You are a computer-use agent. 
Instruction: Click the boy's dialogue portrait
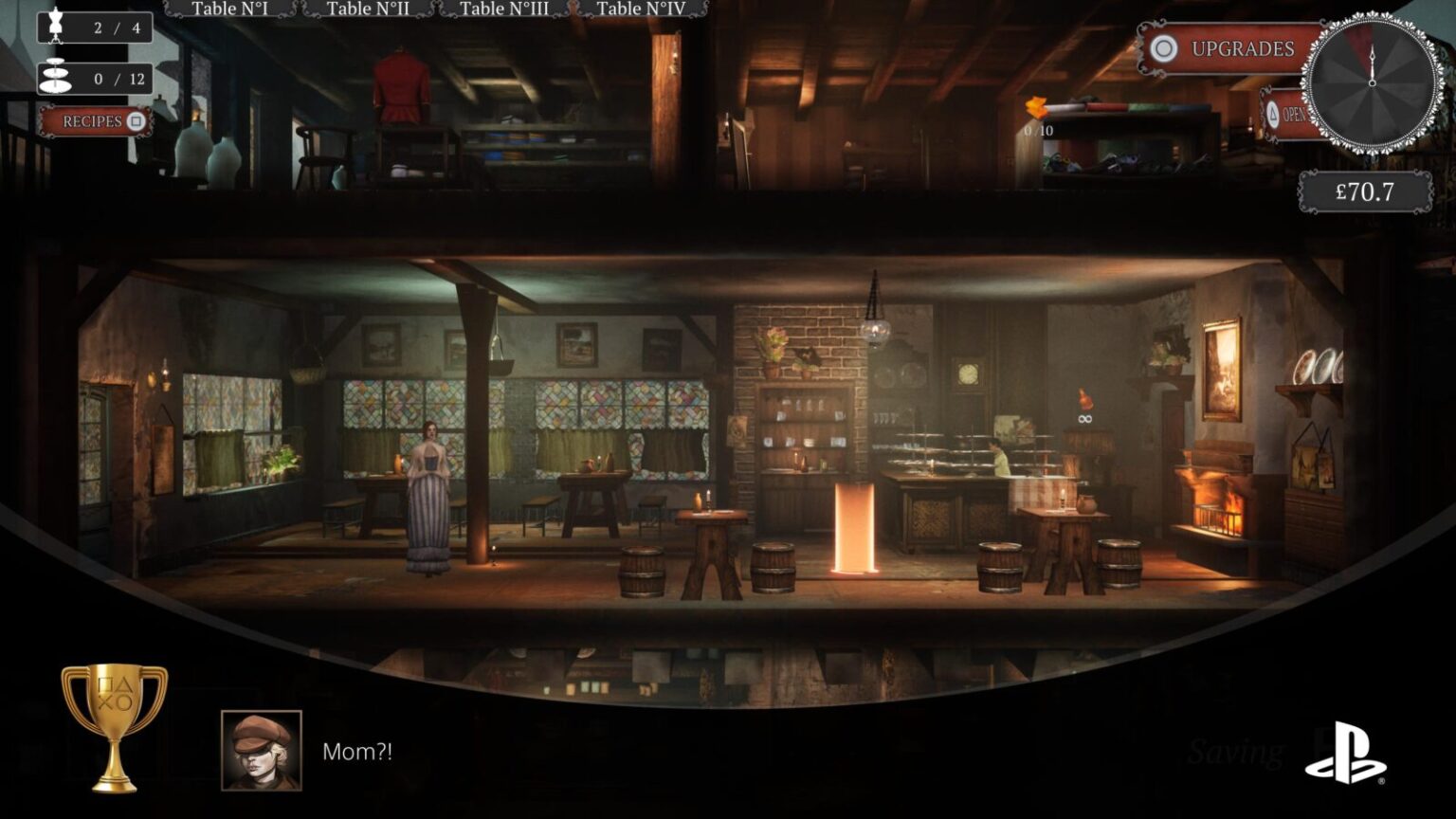pos(262,750)
